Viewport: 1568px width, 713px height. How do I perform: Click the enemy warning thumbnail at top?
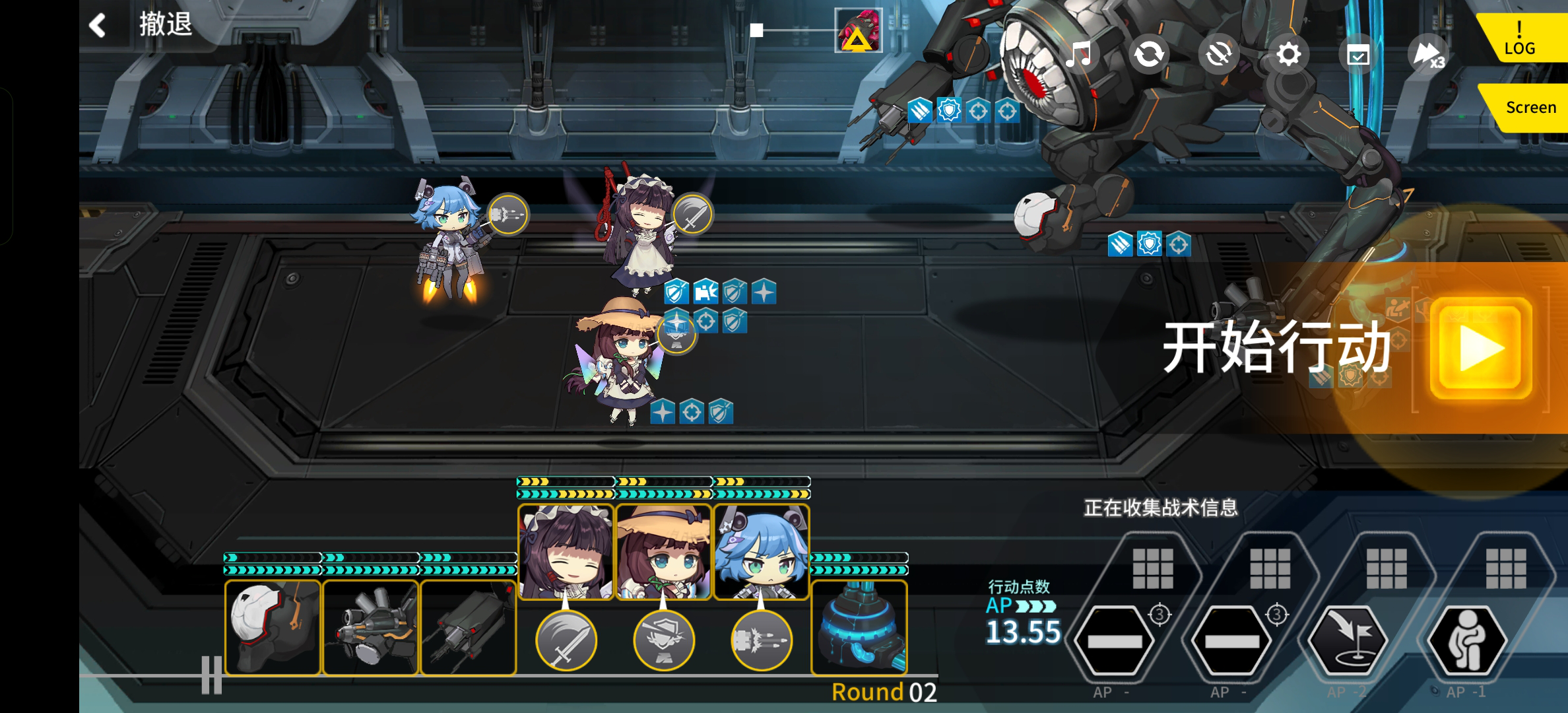859,30
